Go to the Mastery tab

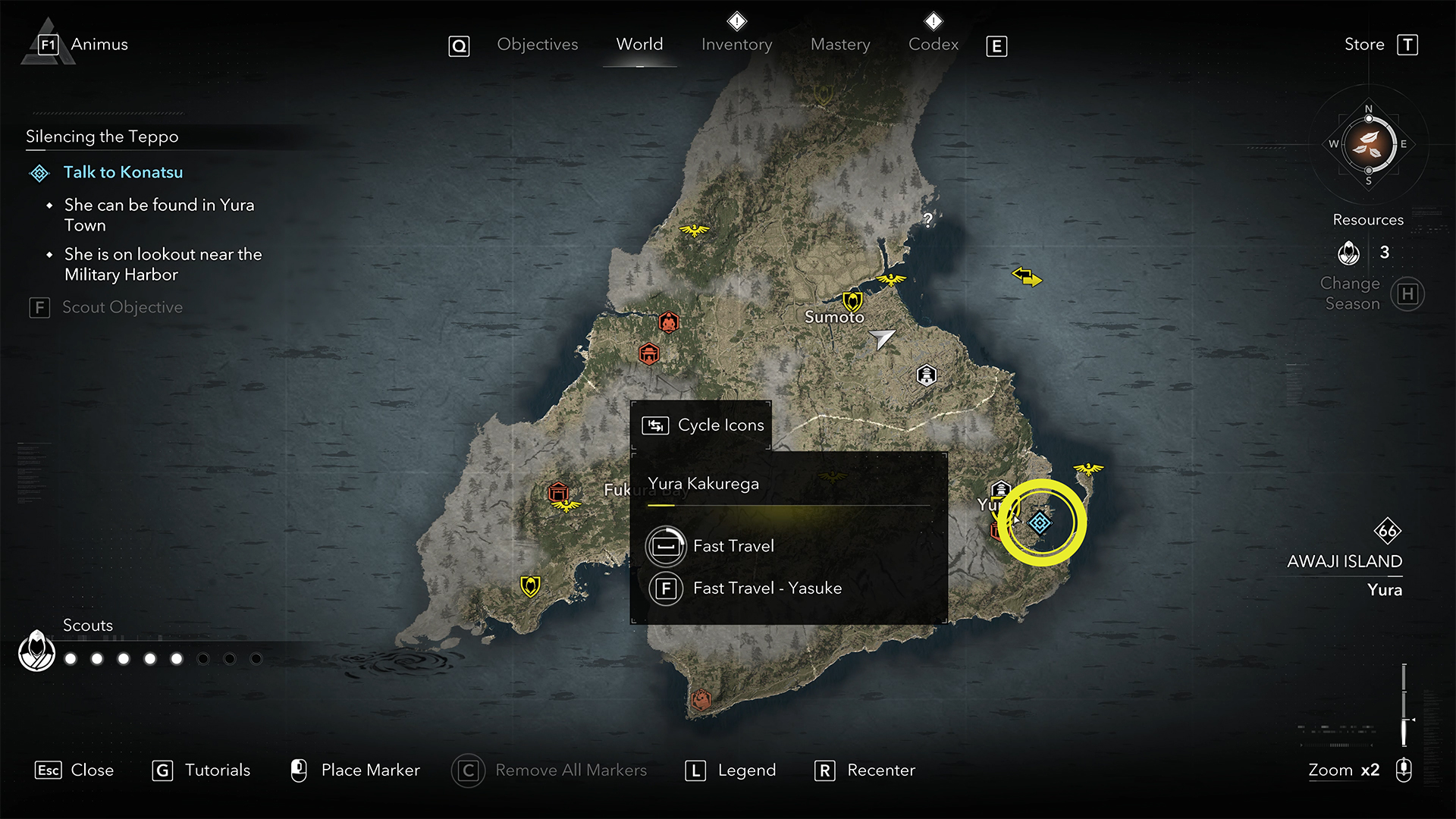840,45
